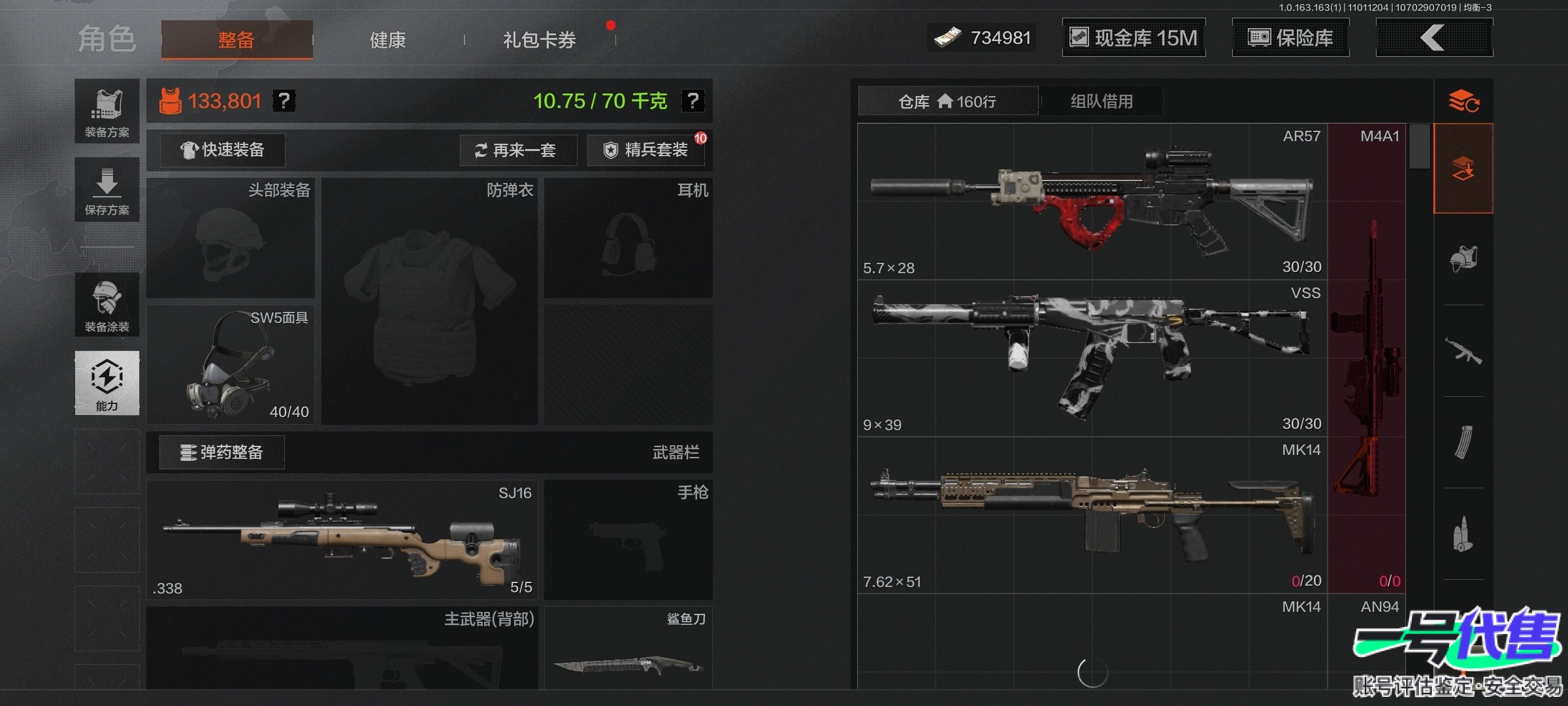This screenshot has width=1568, height=706.
Task: Filter warehouse by the armor vest icon
Action: click(x=1463, y=259)
